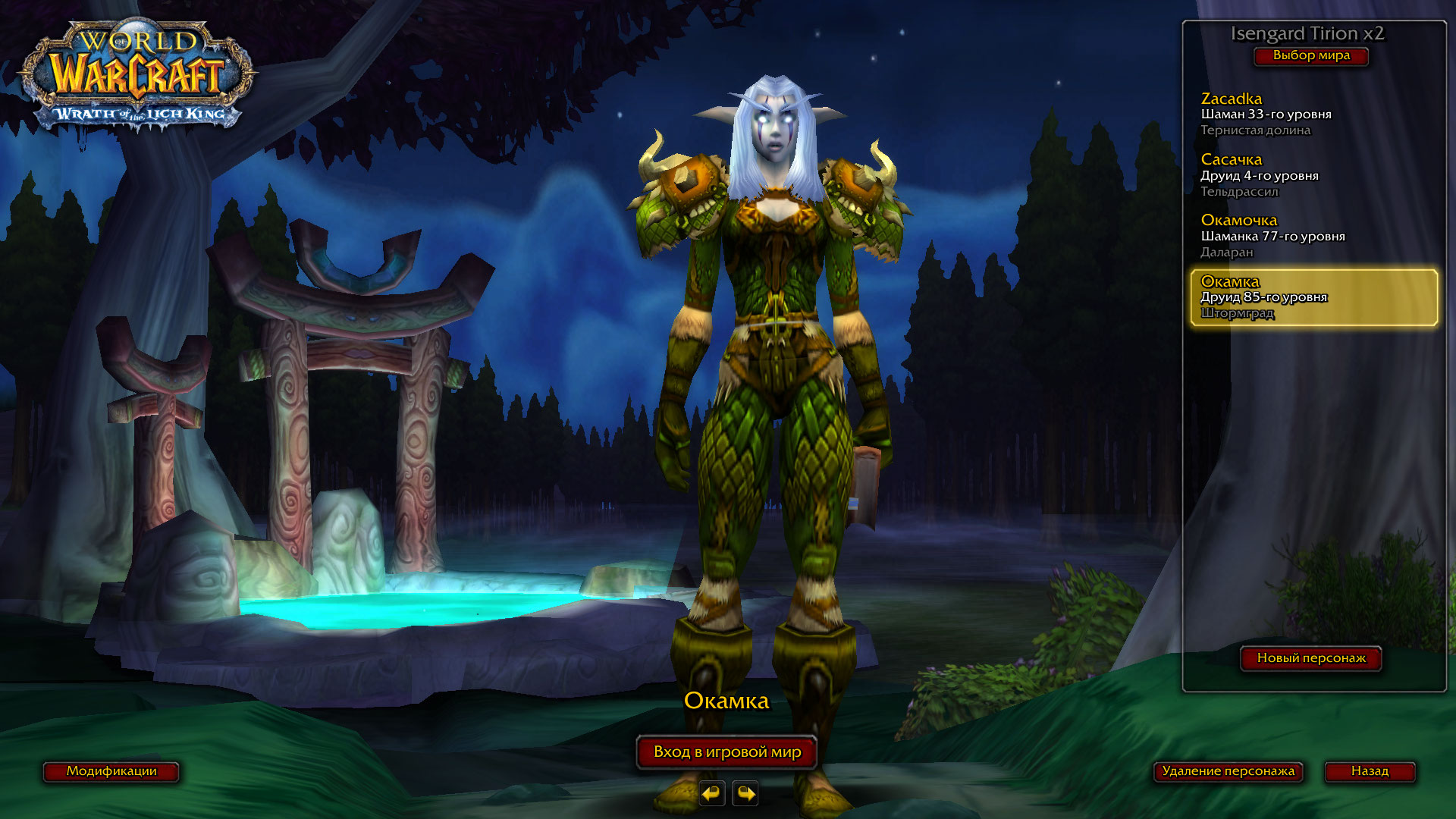Create a character with Новый персонаж
The image size is (1456, 819).
[x=1311, y=658]
